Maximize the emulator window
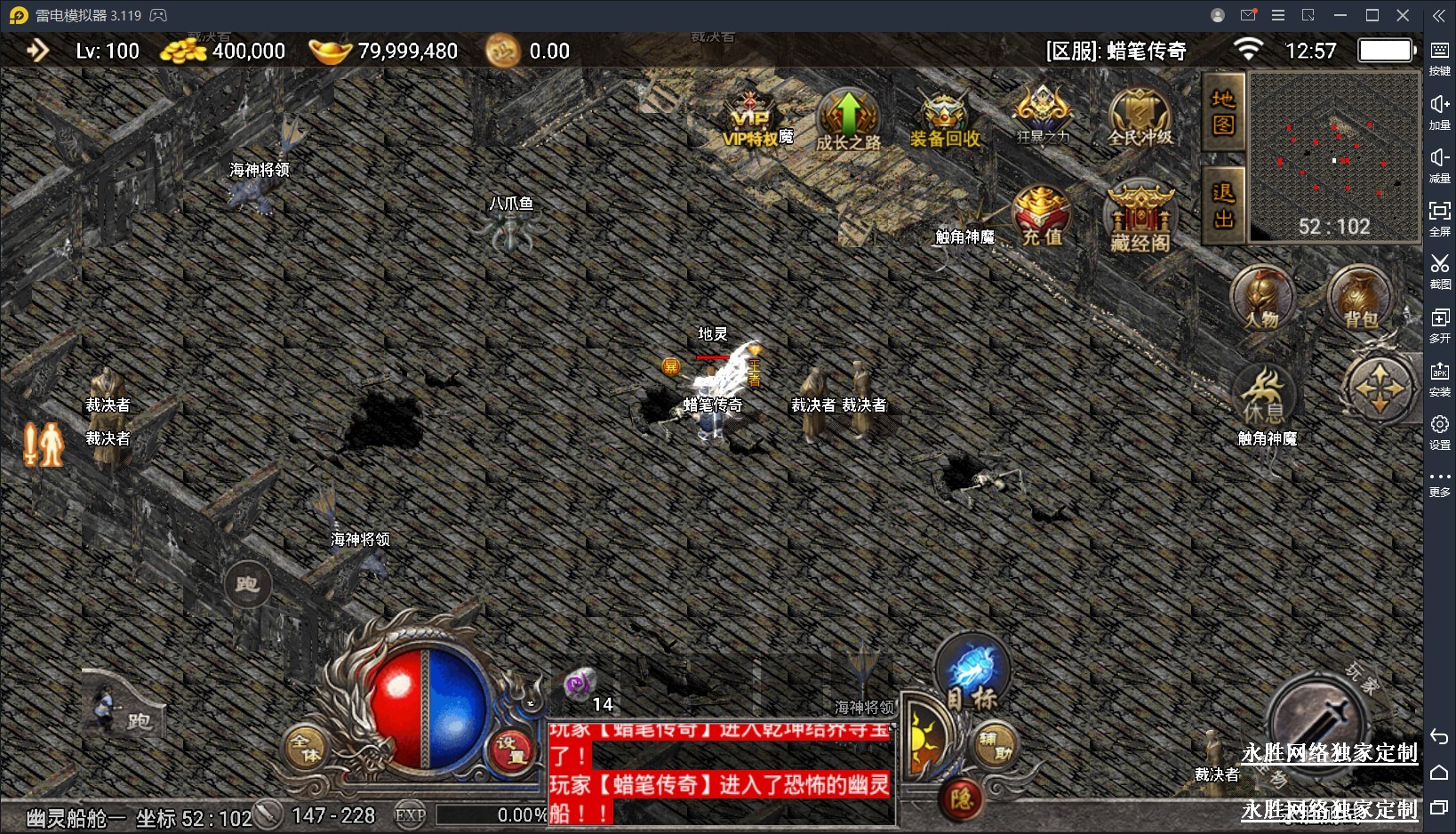Viewport: 1456px width, 834px height. coord(1372,15)
